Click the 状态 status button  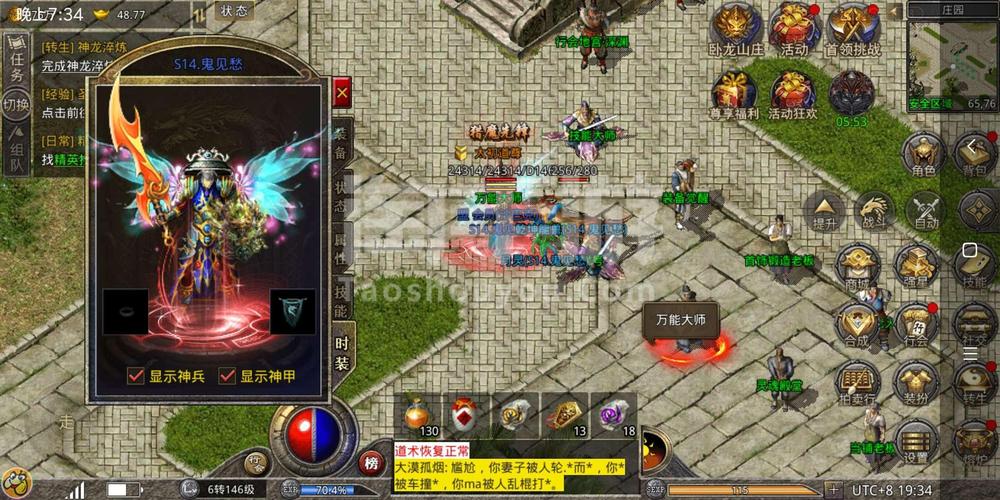(233, 11)
